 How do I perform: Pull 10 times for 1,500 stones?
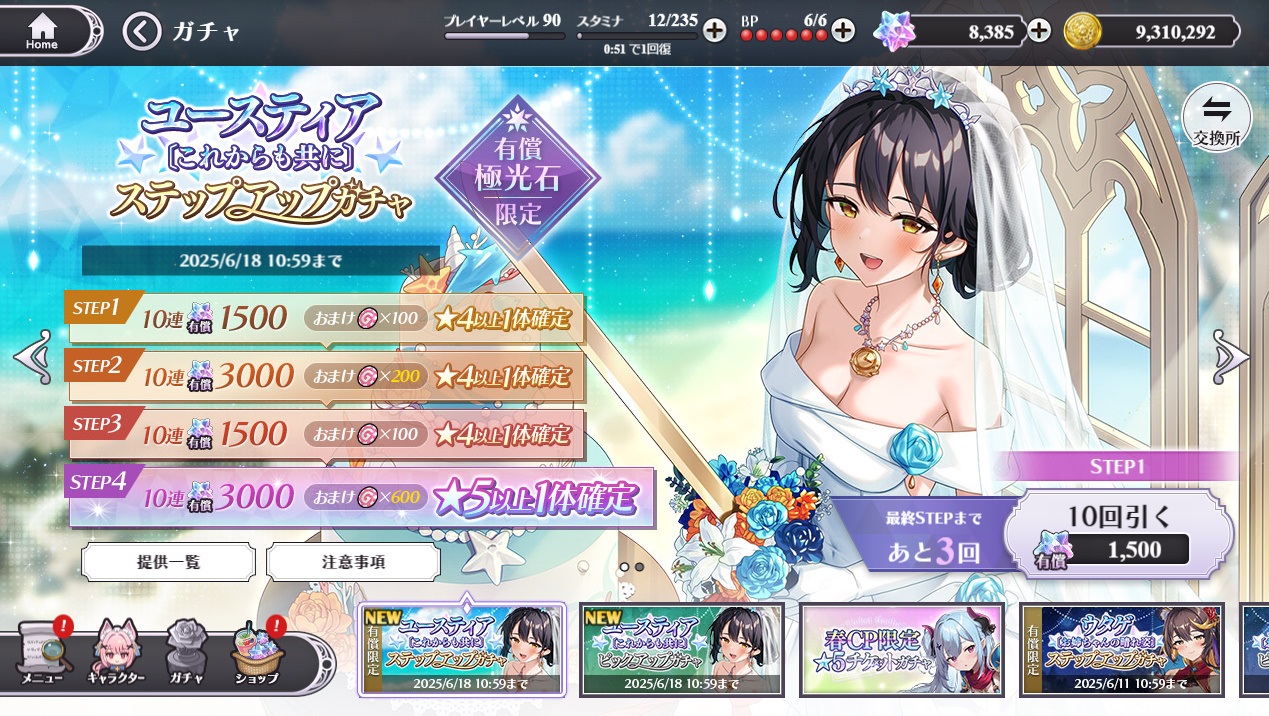pyautogui.click(x=1119, y=533)
